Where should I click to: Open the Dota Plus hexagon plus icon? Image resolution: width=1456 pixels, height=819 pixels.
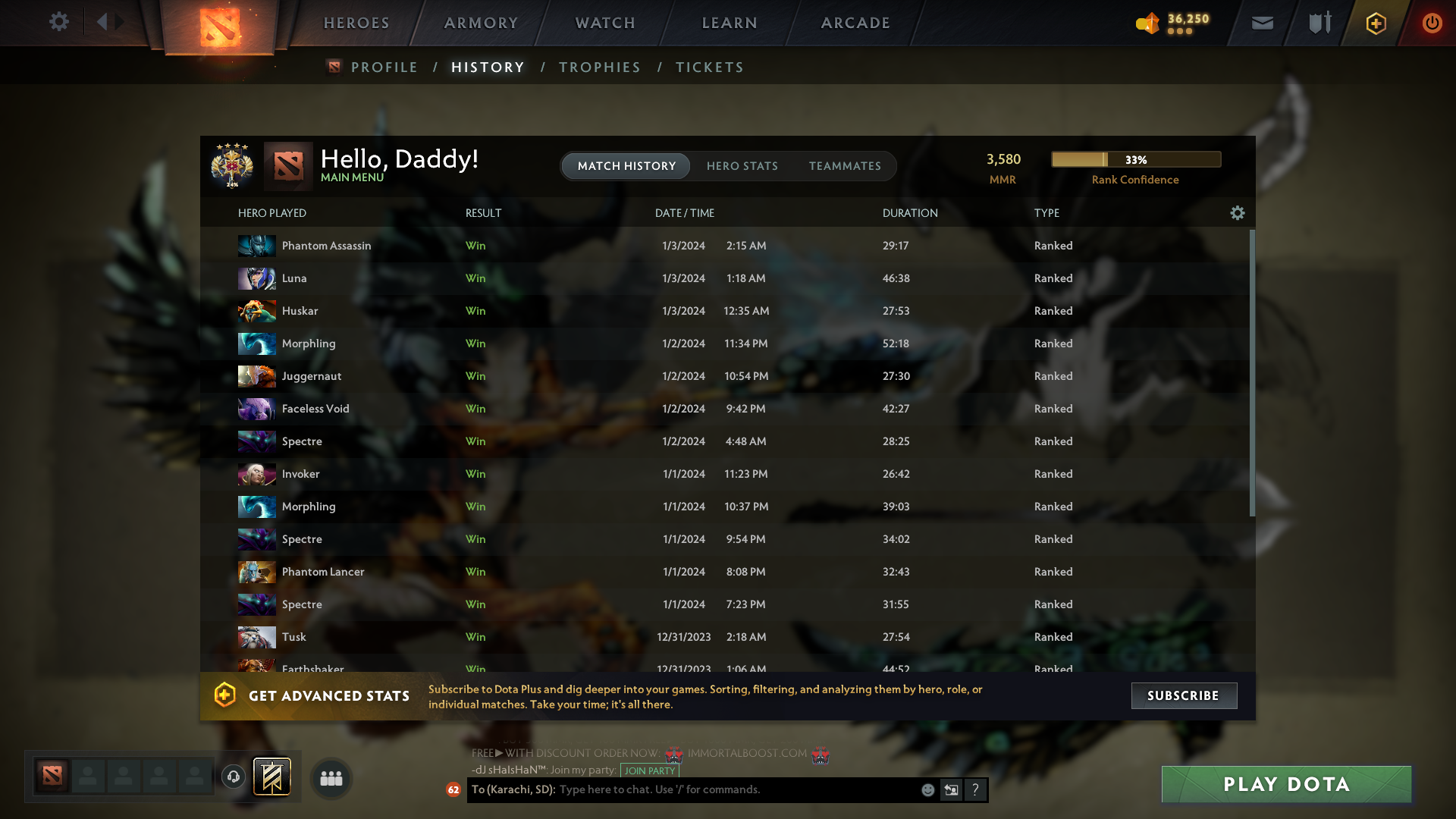click(1376, 23)
